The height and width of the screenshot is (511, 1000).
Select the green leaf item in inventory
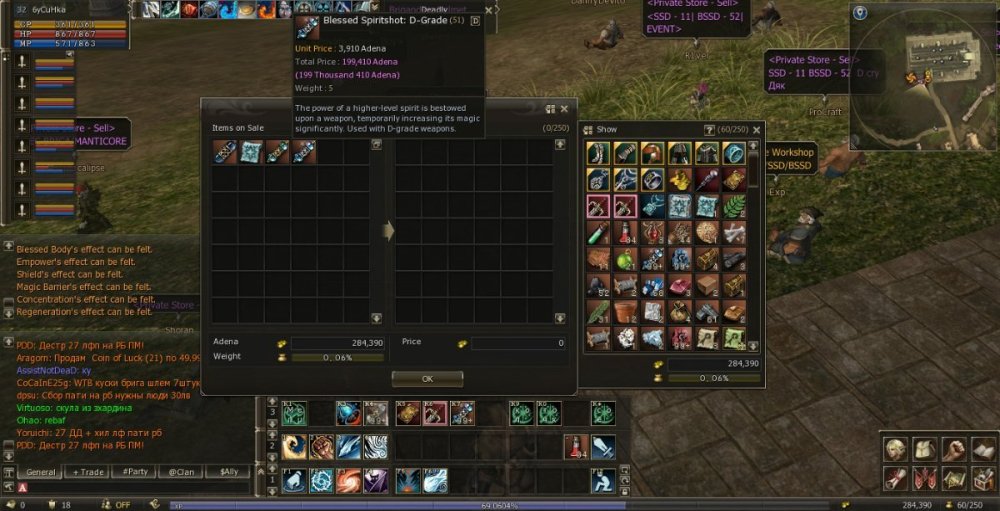(734, 206)
